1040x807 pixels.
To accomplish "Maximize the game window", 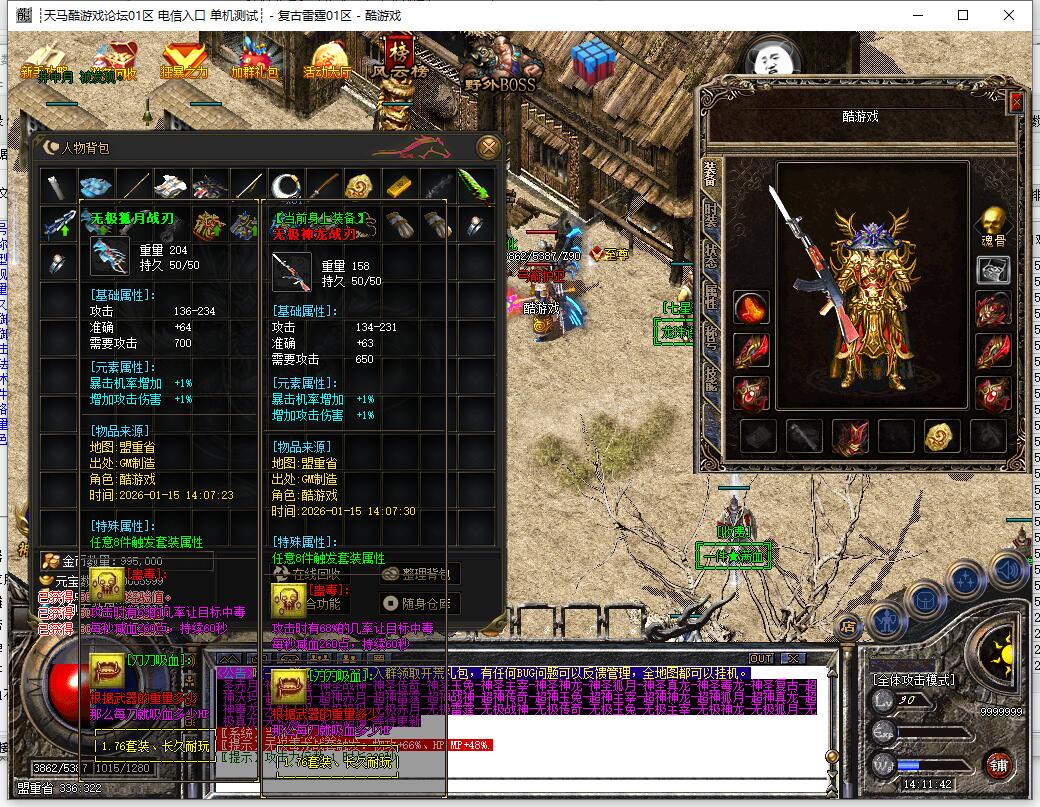I will (x=963, y=15).
